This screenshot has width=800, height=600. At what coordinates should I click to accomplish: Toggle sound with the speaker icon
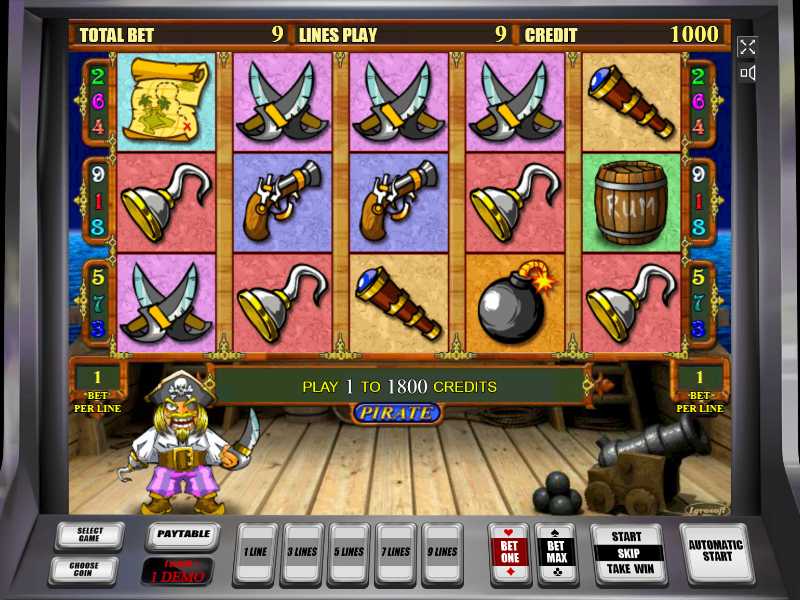747,73
